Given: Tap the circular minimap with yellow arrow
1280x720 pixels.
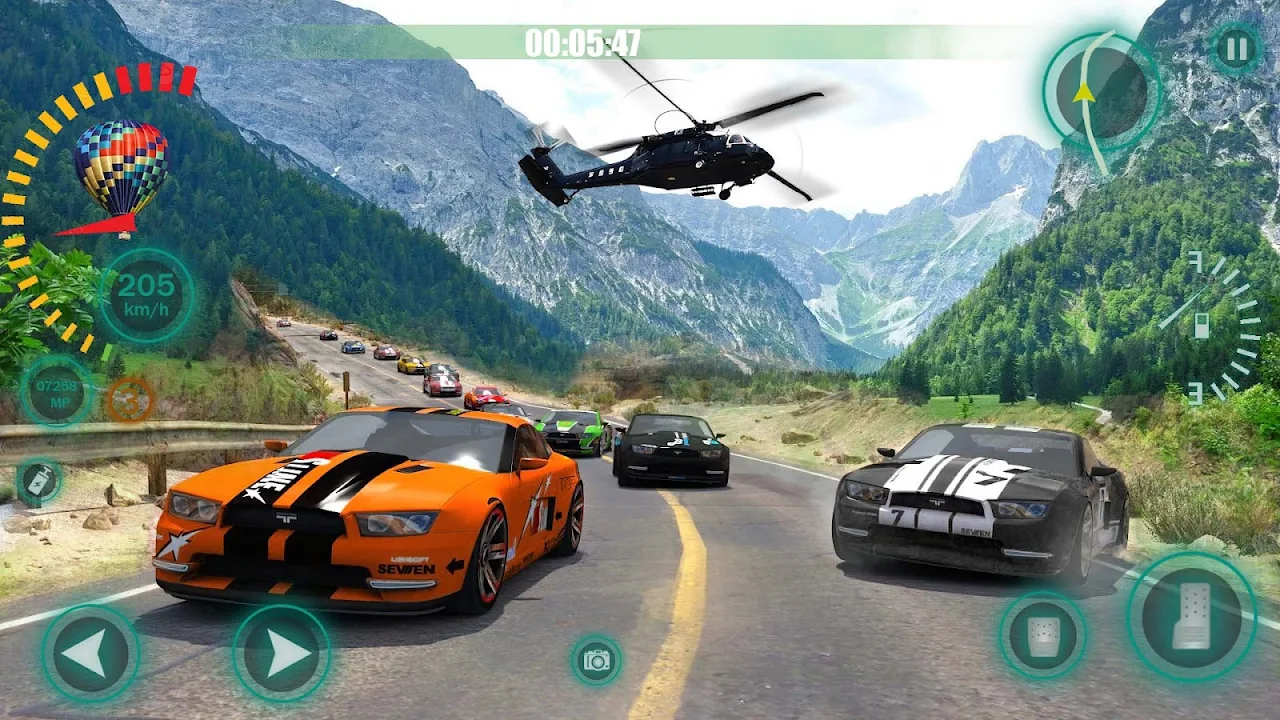Looking at the screenshot, I should [x=1101, y=91].
